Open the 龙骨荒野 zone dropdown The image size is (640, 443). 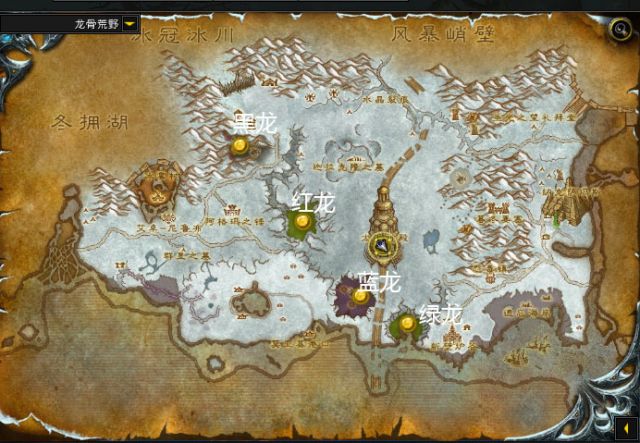click(130, 23)
